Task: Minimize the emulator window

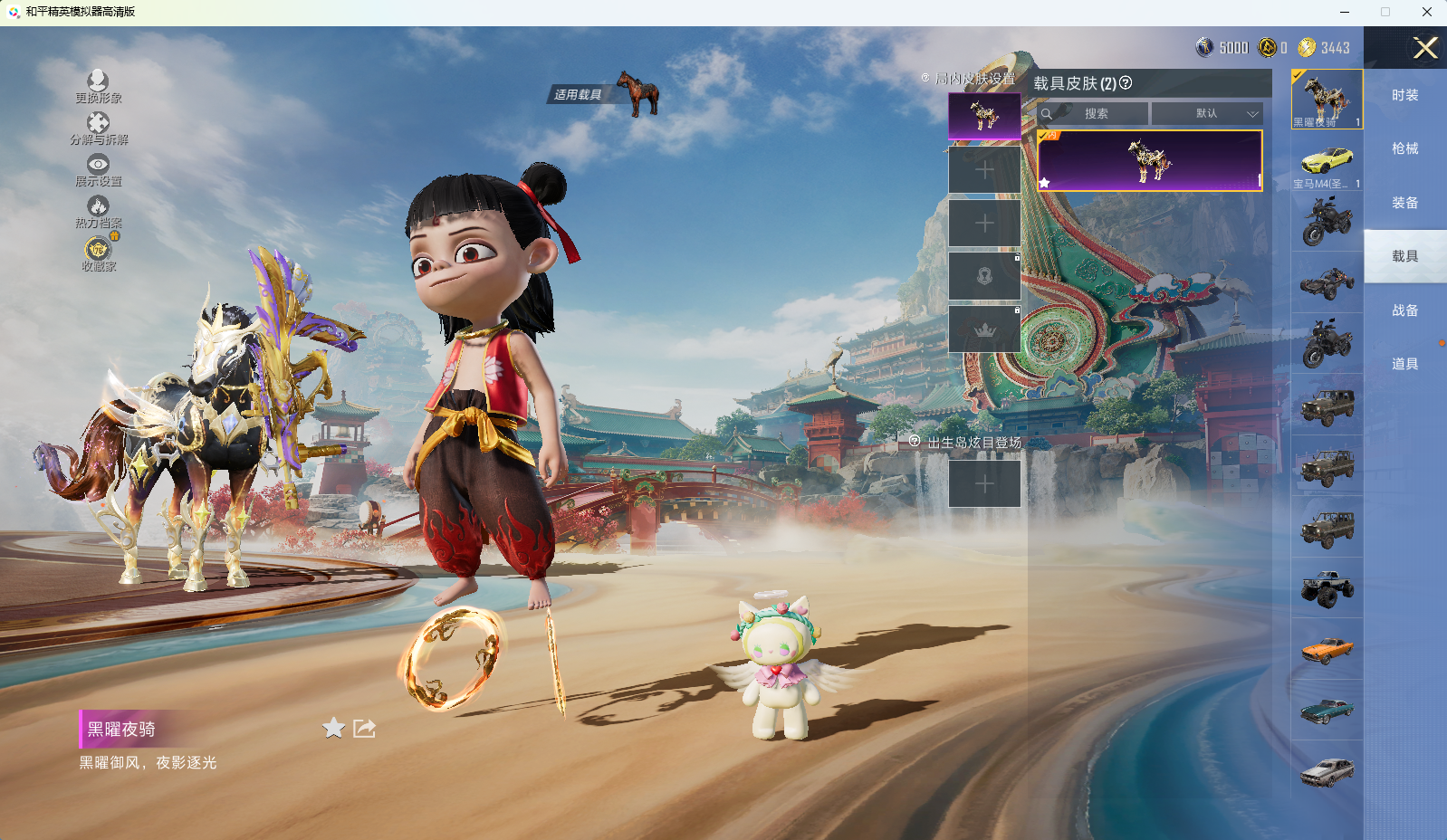Action: tap(1344, 12)
